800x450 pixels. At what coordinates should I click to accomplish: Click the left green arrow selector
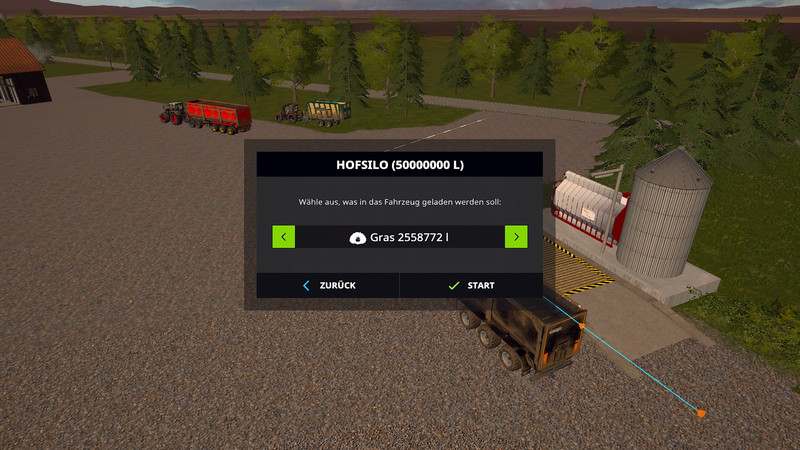click(284, 237)
